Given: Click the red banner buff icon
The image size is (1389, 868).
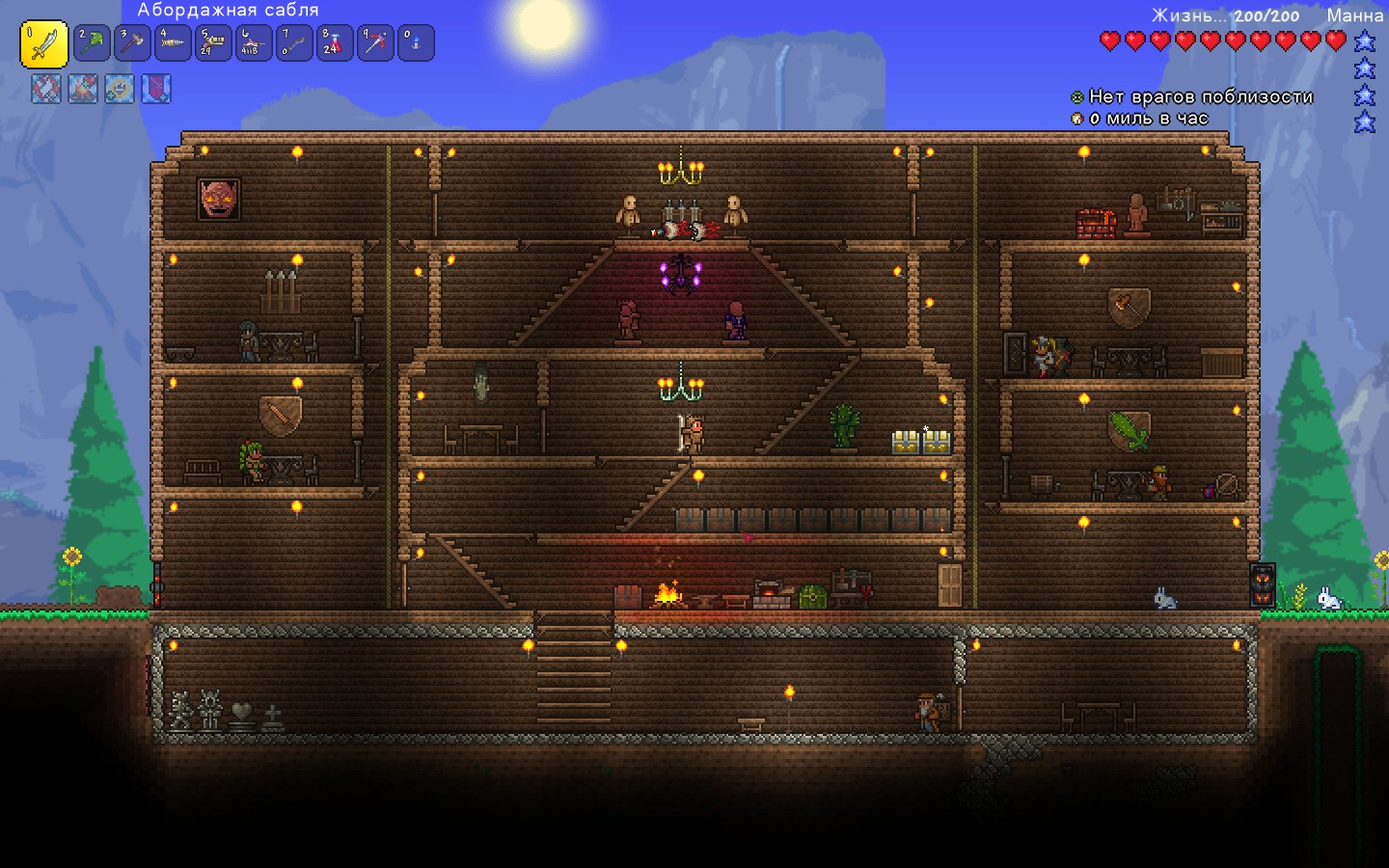Looking at the screenshot, I should pos(156,89).
